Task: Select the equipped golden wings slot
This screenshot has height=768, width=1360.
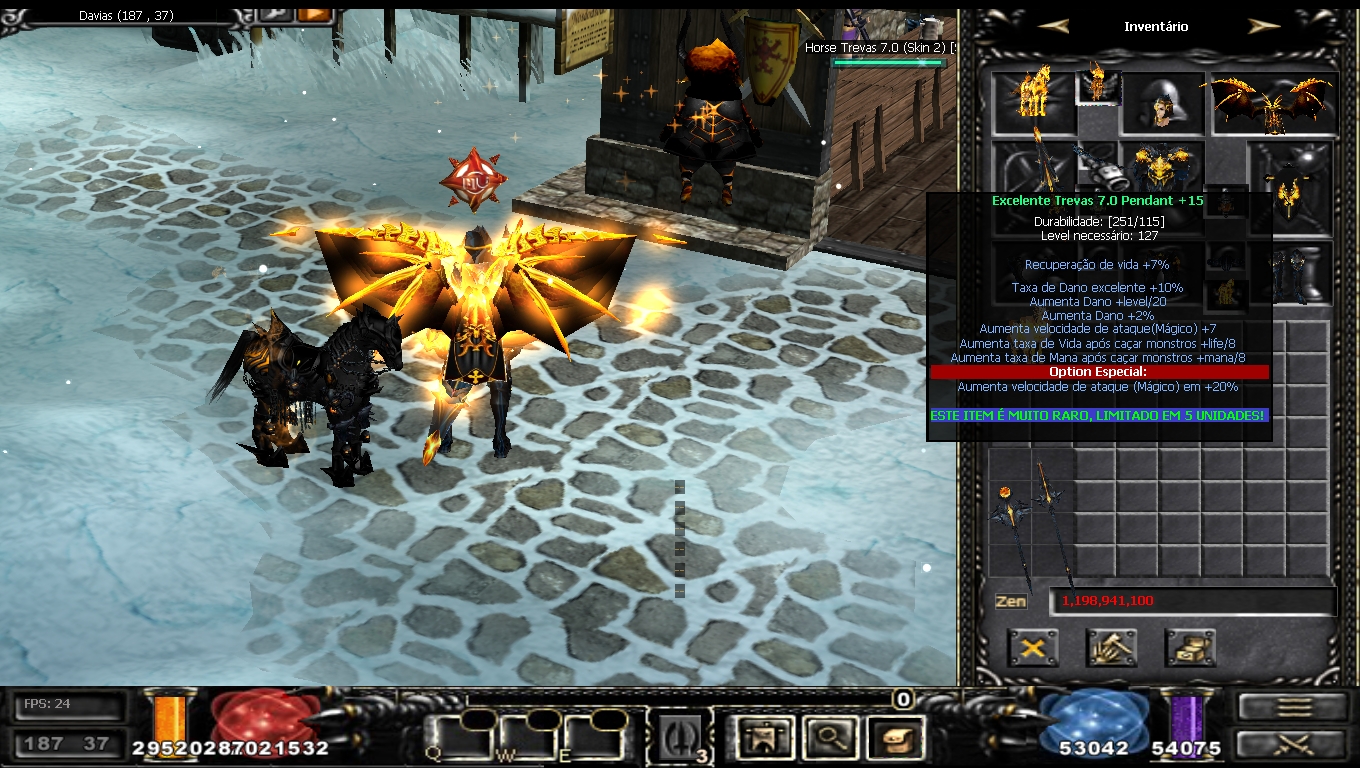Action: [1274, 104]
